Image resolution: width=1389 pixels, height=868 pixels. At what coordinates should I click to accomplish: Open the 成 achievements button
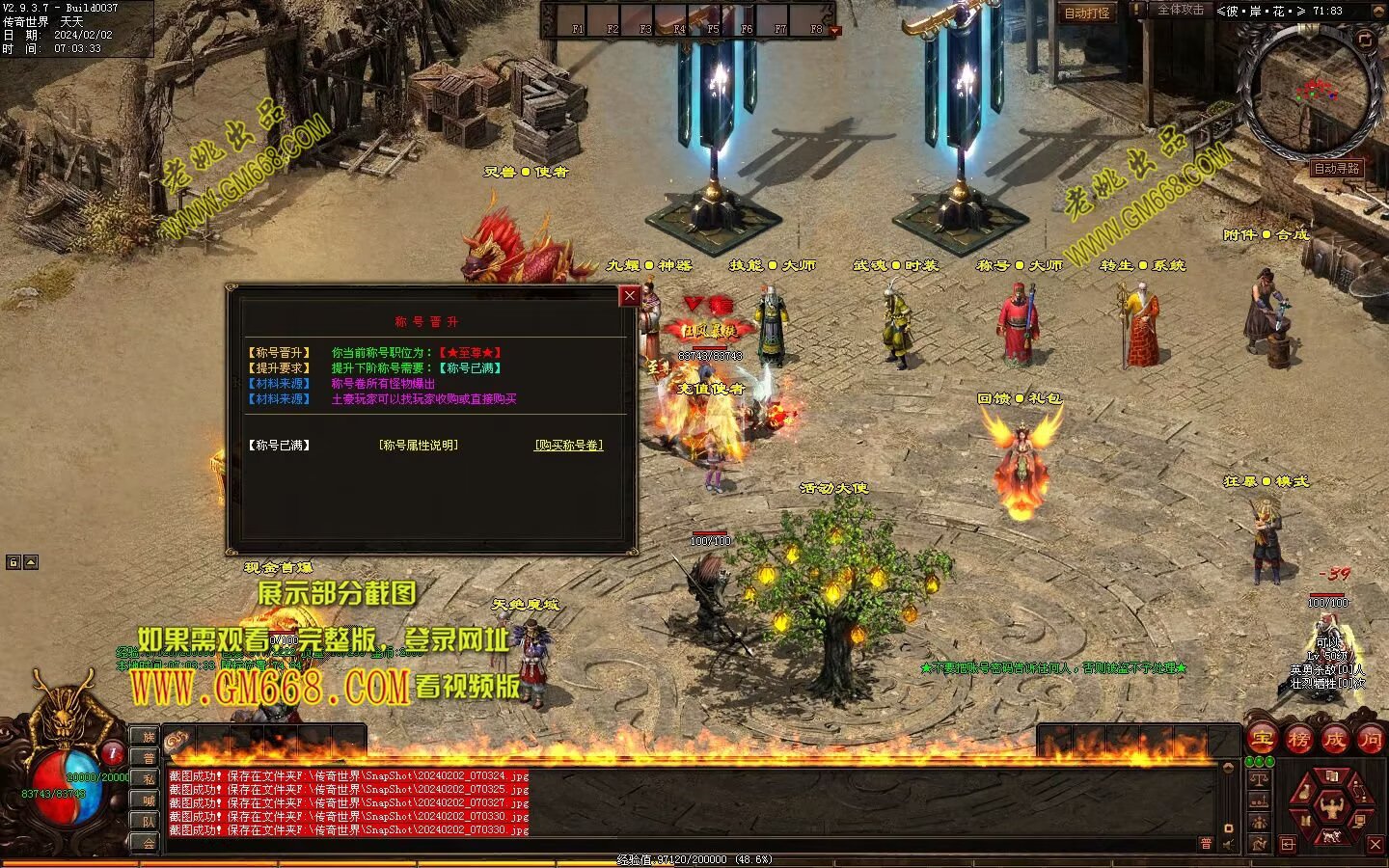pos(1334,740)
